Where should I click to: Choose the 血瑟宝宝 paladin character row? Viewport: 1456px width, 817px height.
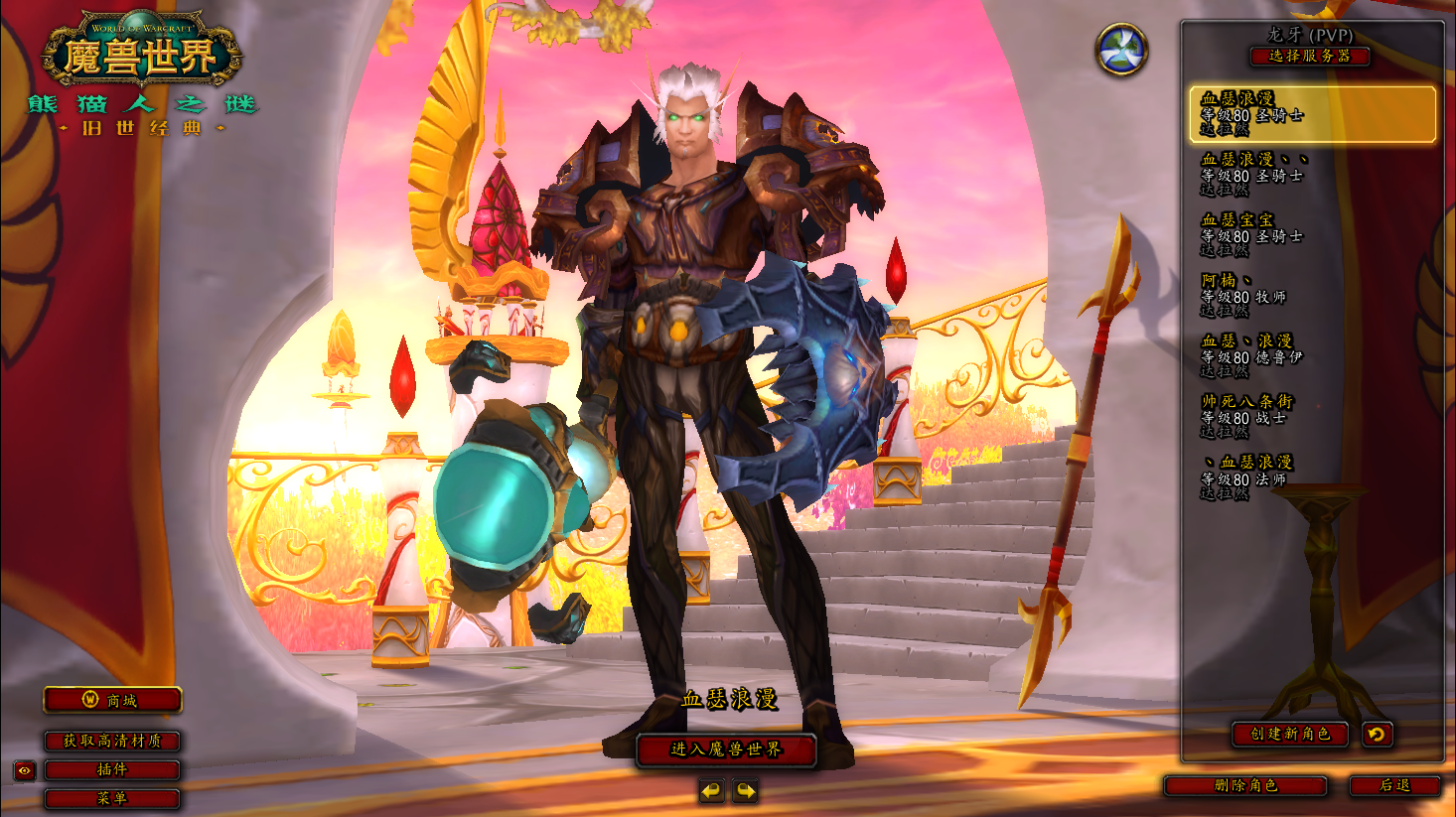pos(1312,234)
